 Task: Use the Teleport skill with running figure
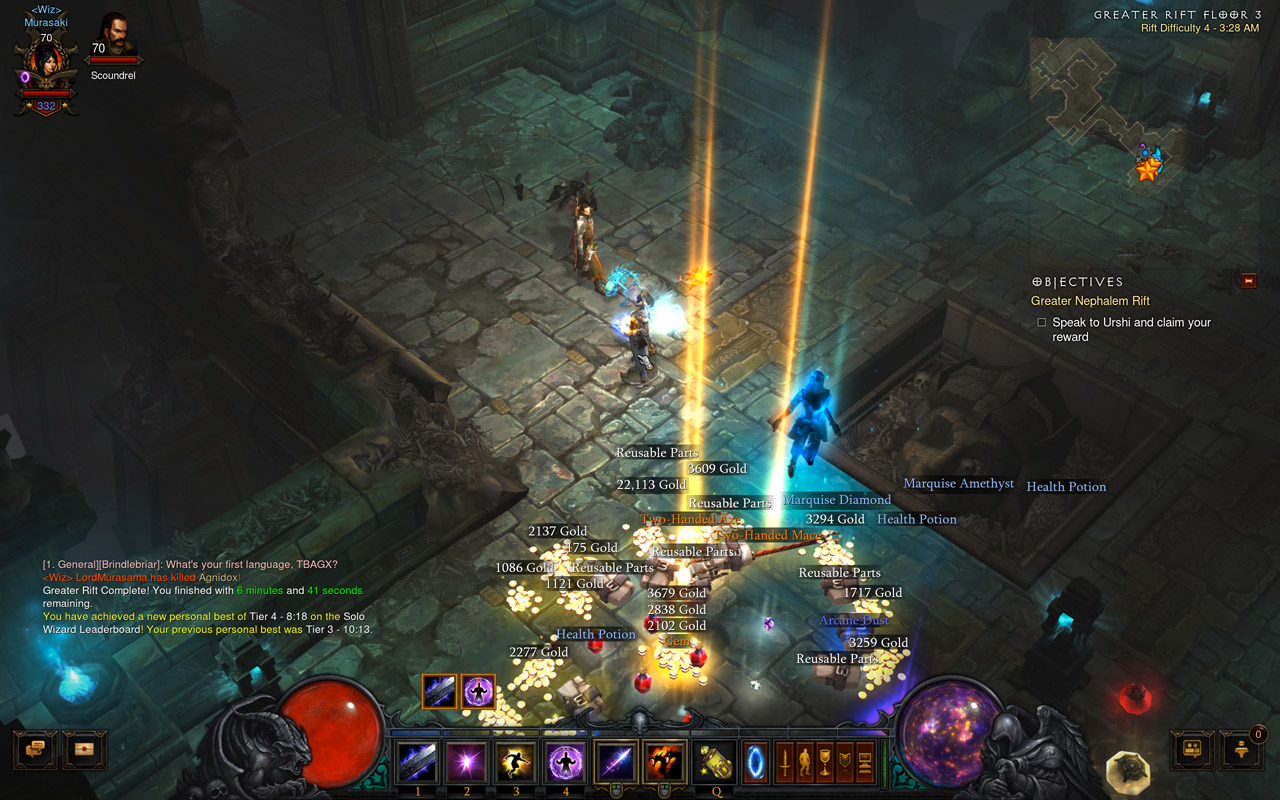pyautogui.click(x=516, y=764)
